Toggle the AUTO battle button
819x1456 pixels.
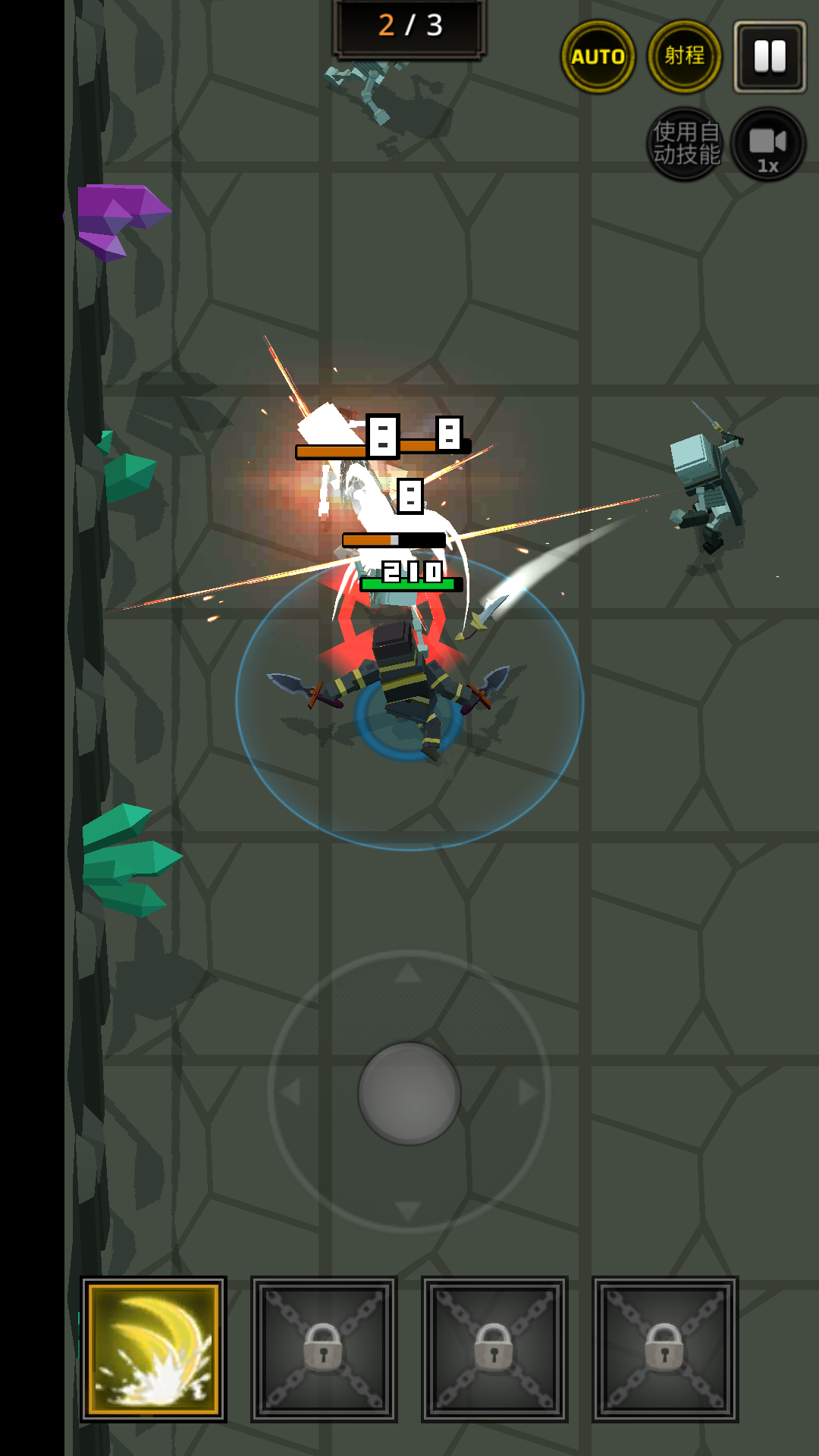(x=598, y=57)
